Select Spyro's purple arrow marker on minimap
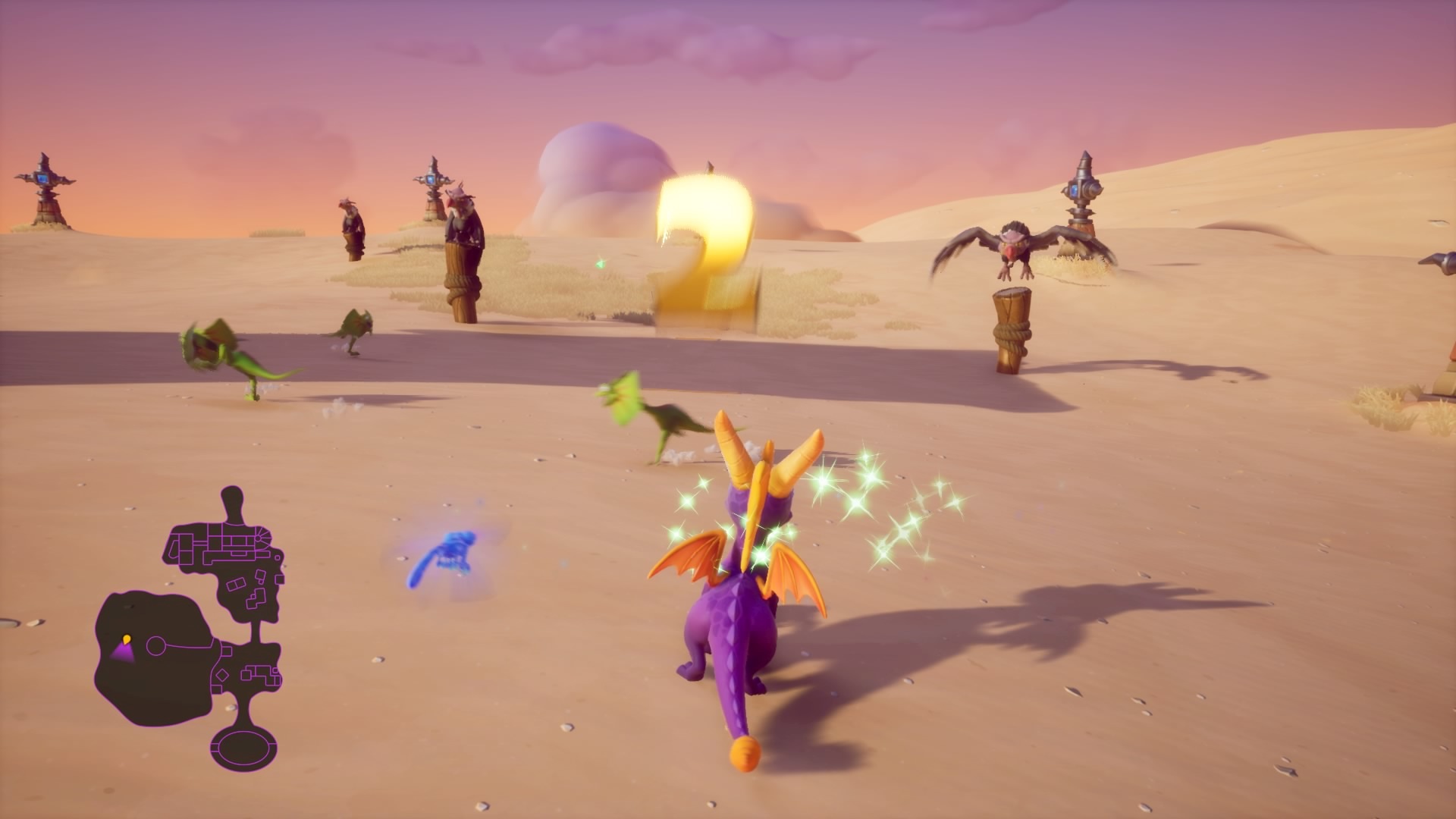Screen dimensions: 1456x819 (x=123, y=651)
